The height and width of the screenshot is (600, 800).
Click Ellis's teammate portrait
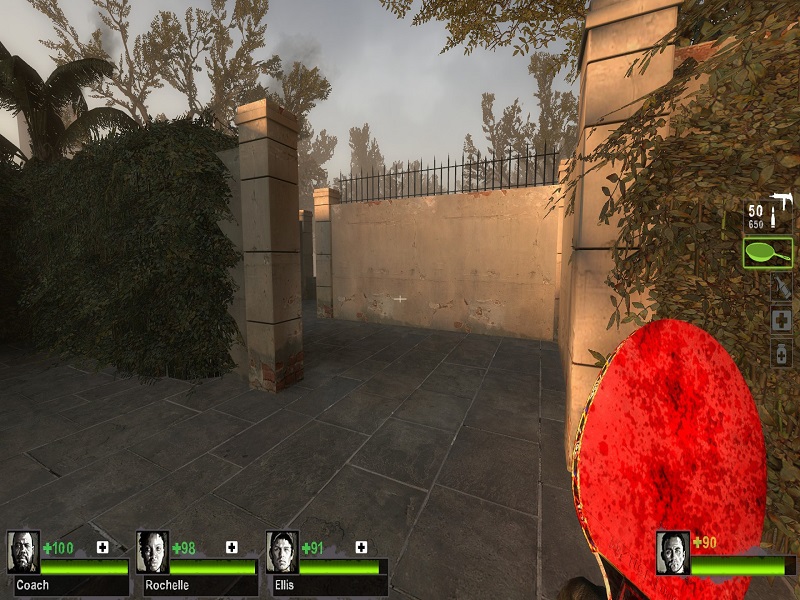(x=282, y=552)
